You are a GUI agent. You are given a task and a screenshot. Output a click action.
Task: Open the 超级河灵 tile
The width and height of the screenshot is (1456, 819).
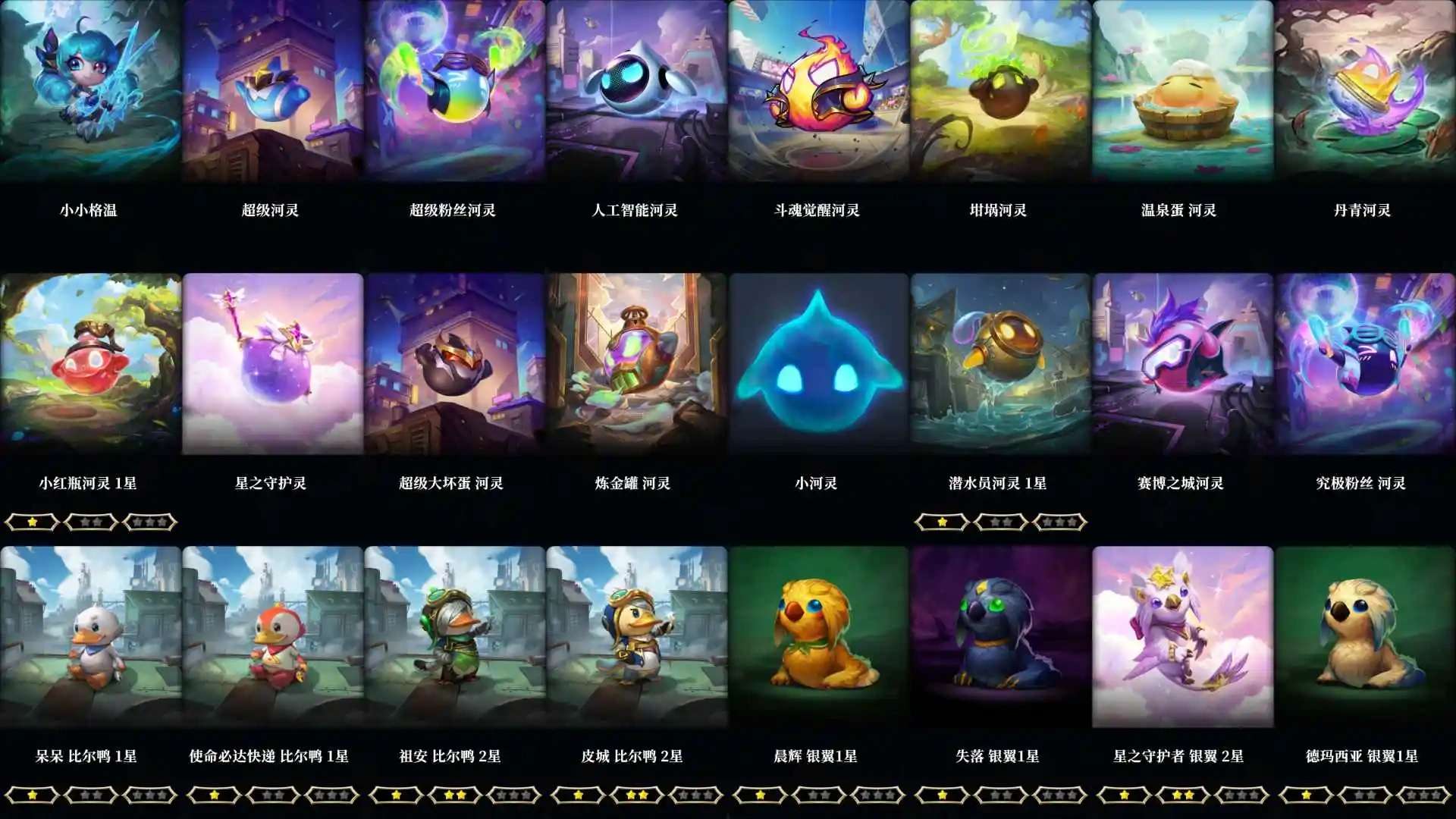[273, 95]
